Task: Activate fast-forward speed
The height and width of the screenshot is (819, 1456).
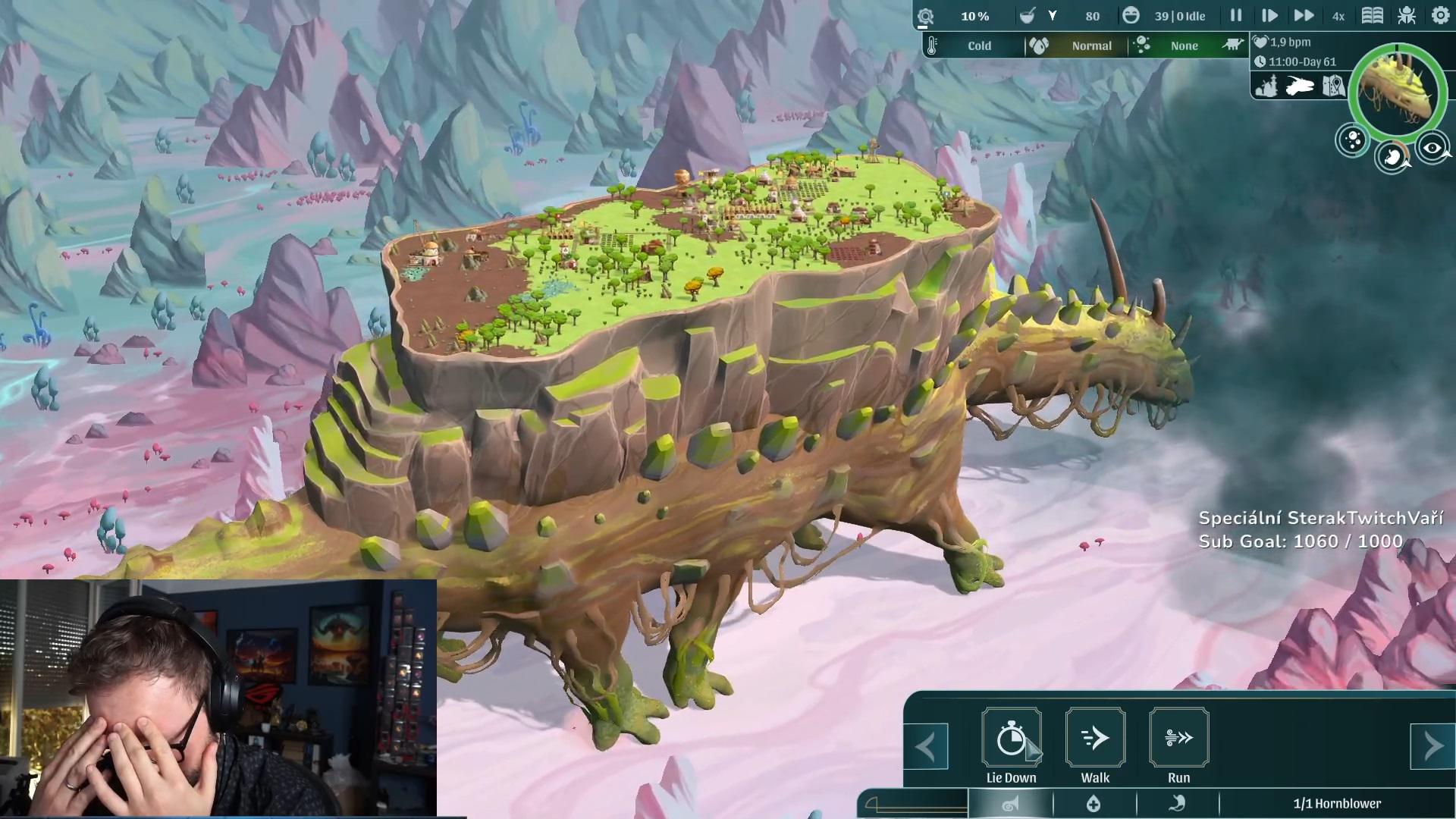Action: tap(1304, 16)
